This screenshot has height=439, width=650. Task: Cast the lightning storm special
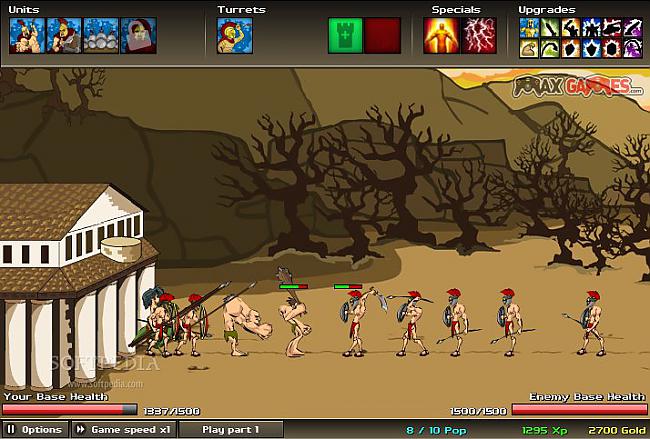[x=479, y=35]
